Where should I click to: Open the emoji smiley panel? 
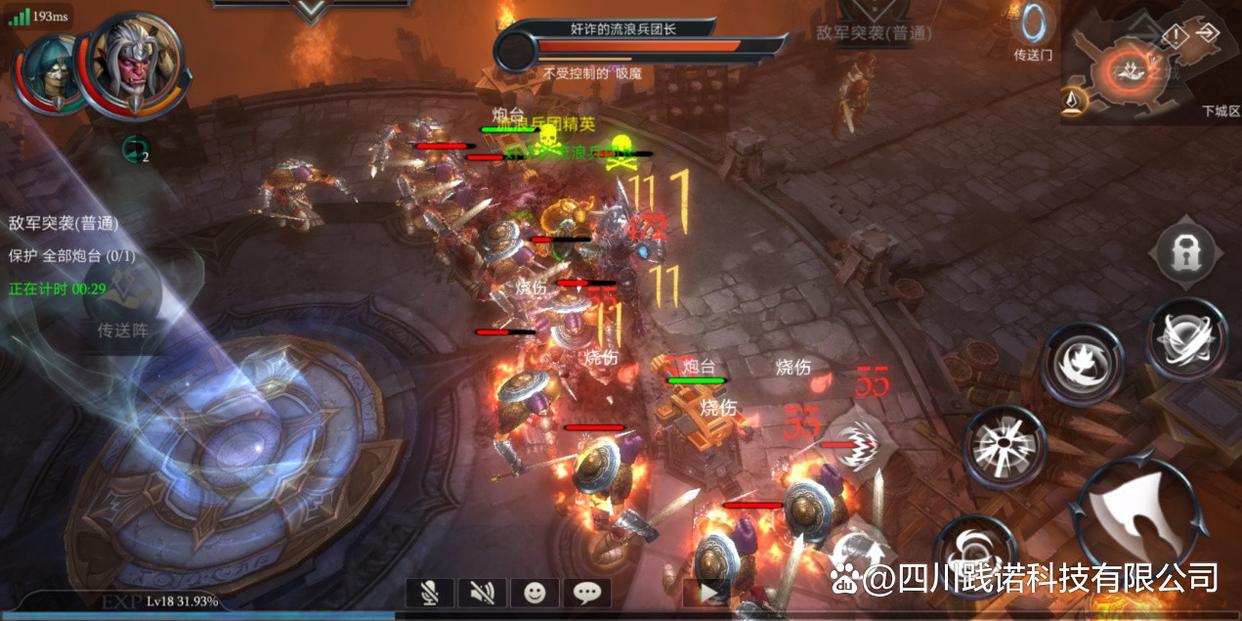tap(535, 593)
